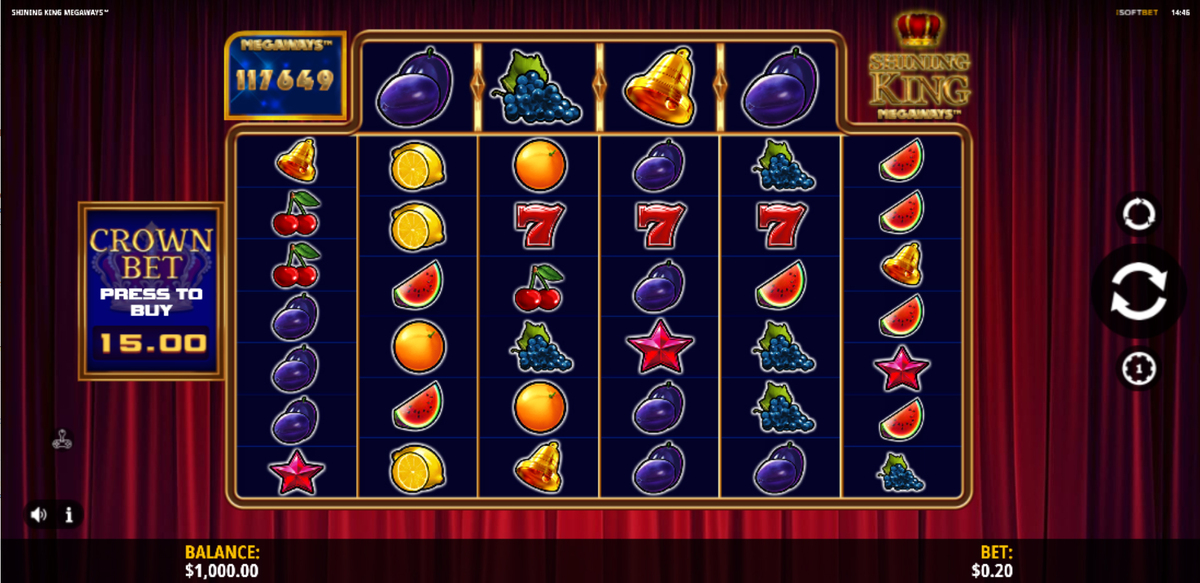This screenshot has width=1200, height=583.
Task: Open the game info paytable
Action: tap(69, 515)
